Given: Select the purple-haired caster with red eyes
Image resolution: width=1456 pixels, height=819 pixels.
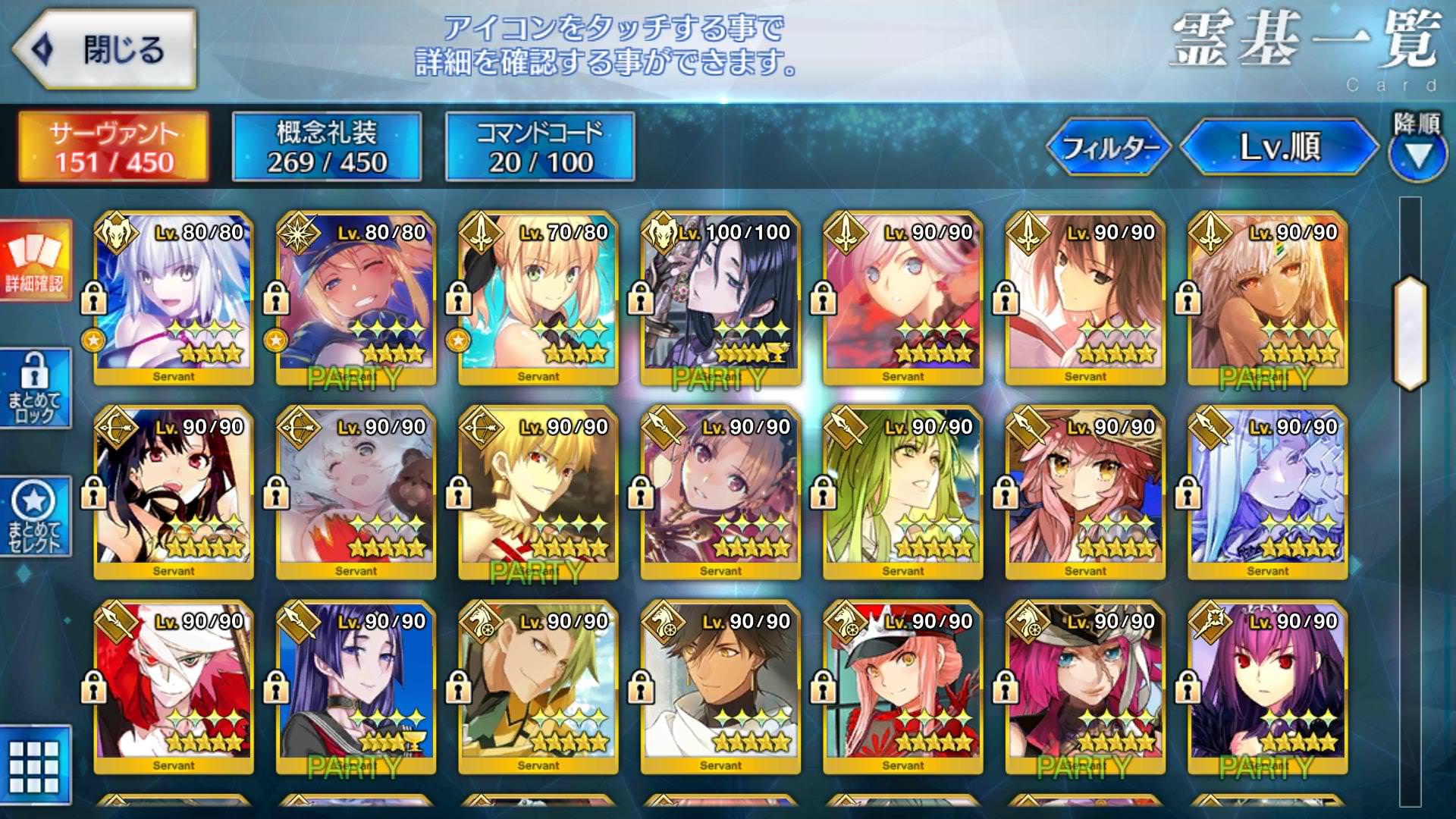Looking at the screenshot, I should click(x=1267, y=687).
